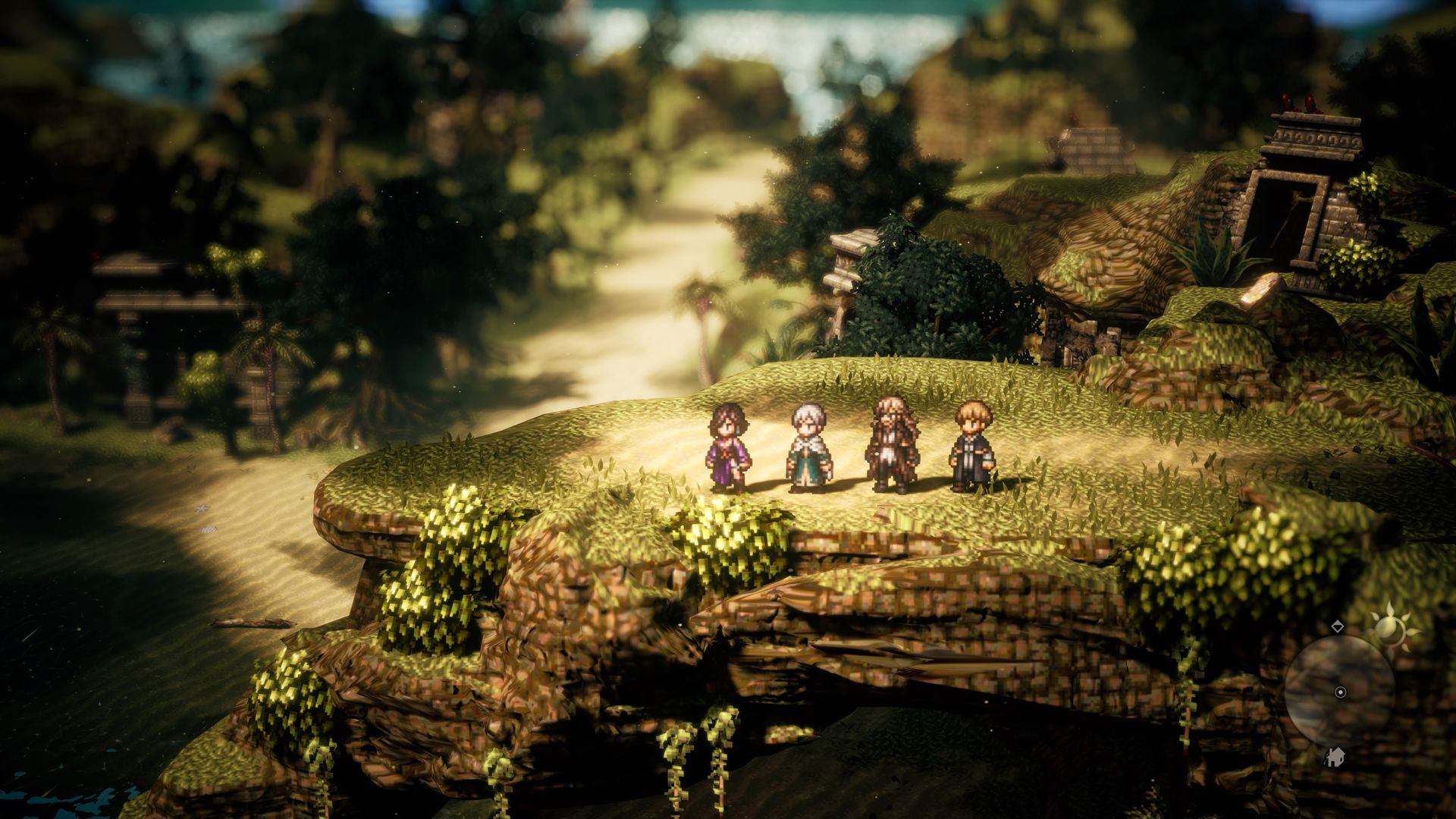Click the player position dot on the minimap
1456x819 pixels.
(x=1340, y=692)
